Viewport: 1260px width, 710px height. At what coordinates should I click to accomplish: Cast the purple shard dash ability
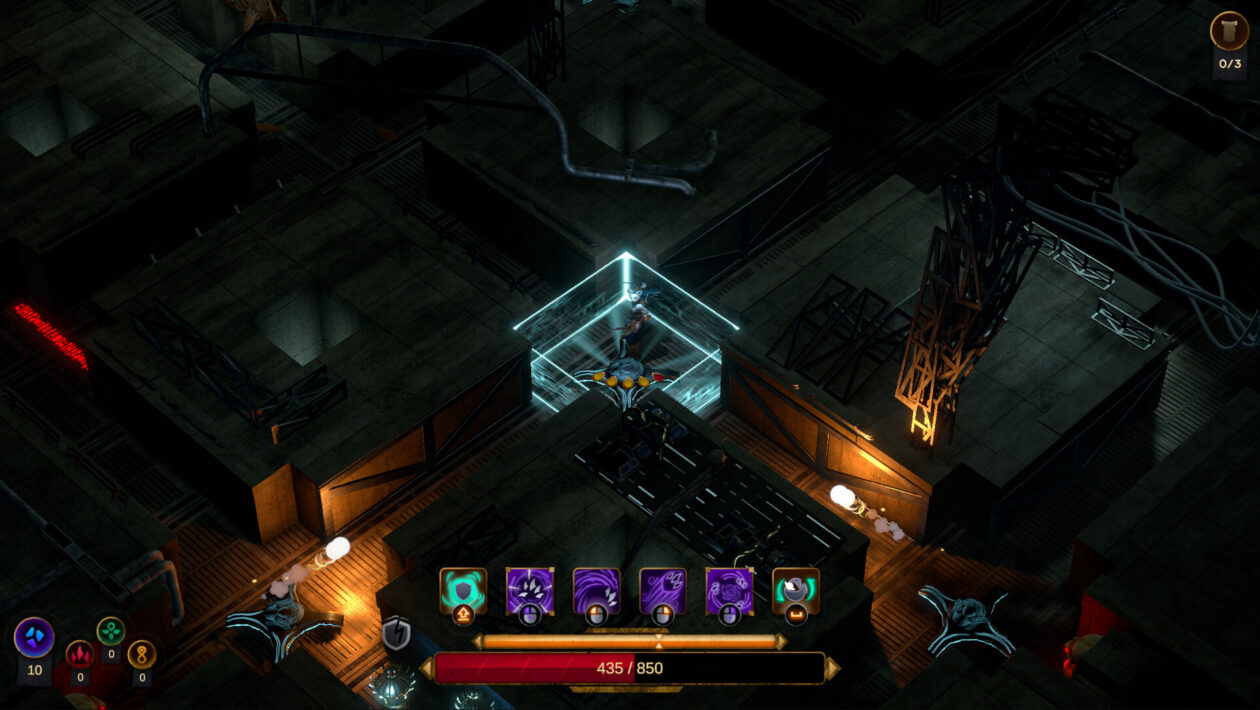click(662, 591)
